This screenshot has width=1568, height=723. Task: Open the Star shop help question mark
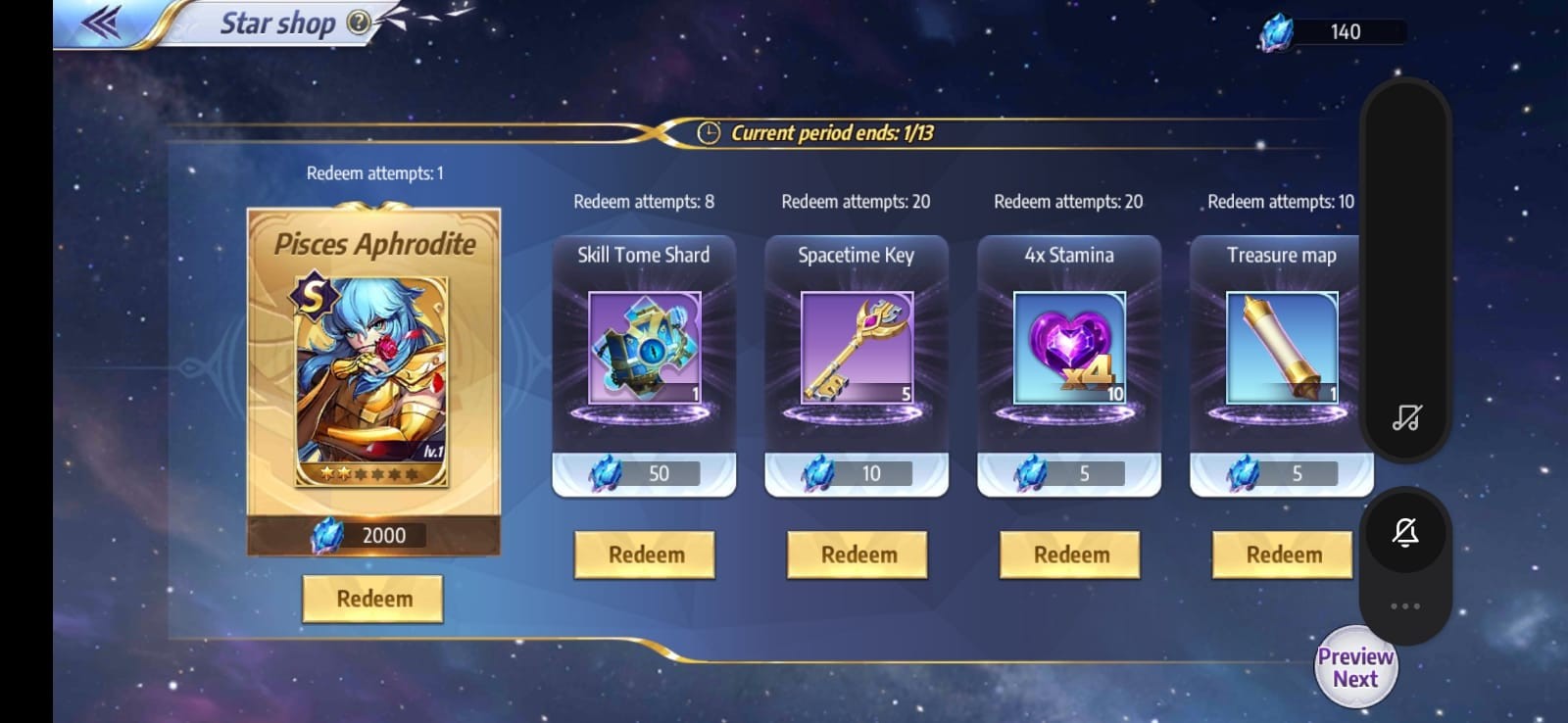(360, 23)
